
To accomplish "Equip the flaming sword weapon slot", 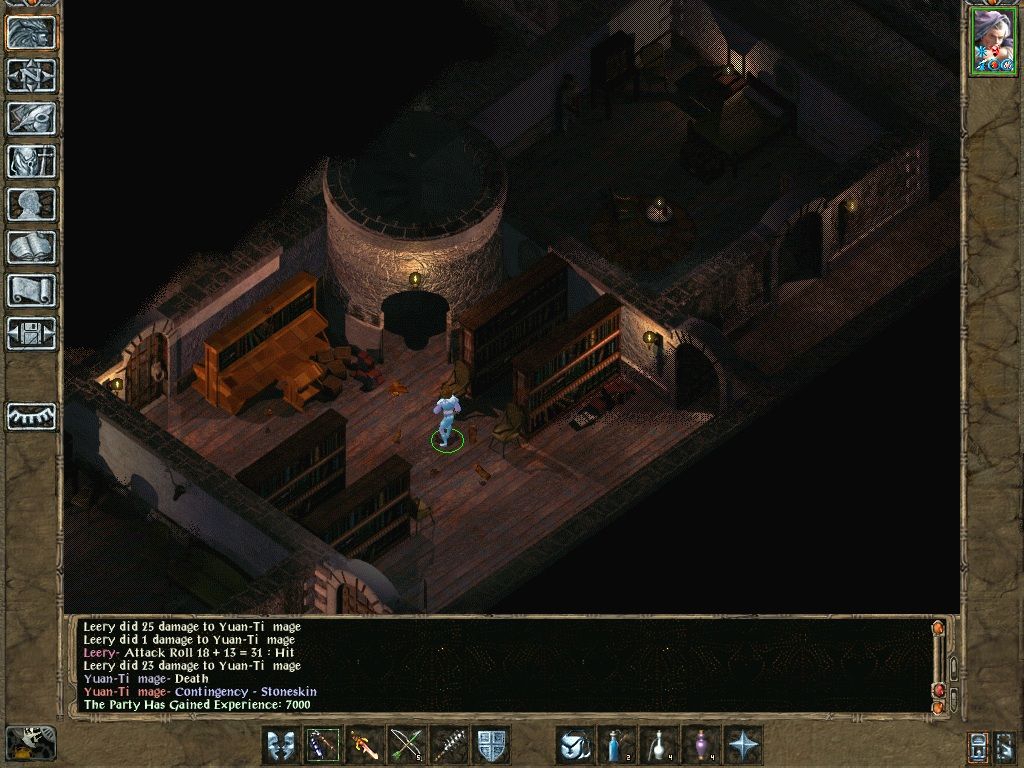I will pyautogui.click(x=365, y=745).
